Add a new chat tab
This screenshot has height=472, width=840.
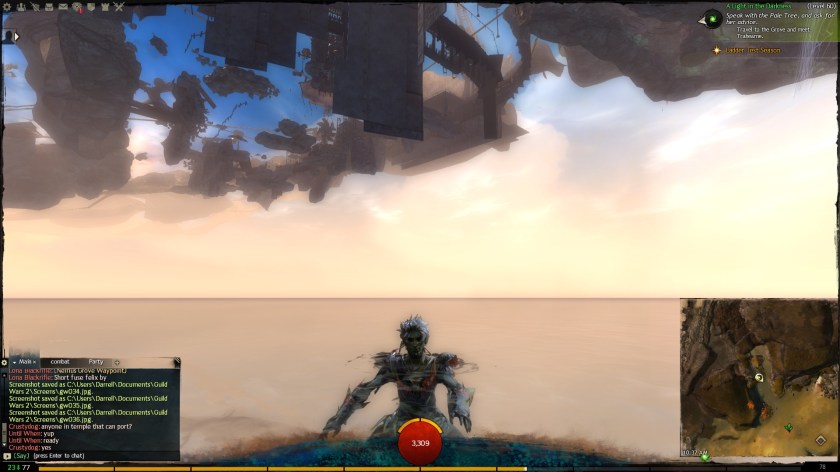117,361
